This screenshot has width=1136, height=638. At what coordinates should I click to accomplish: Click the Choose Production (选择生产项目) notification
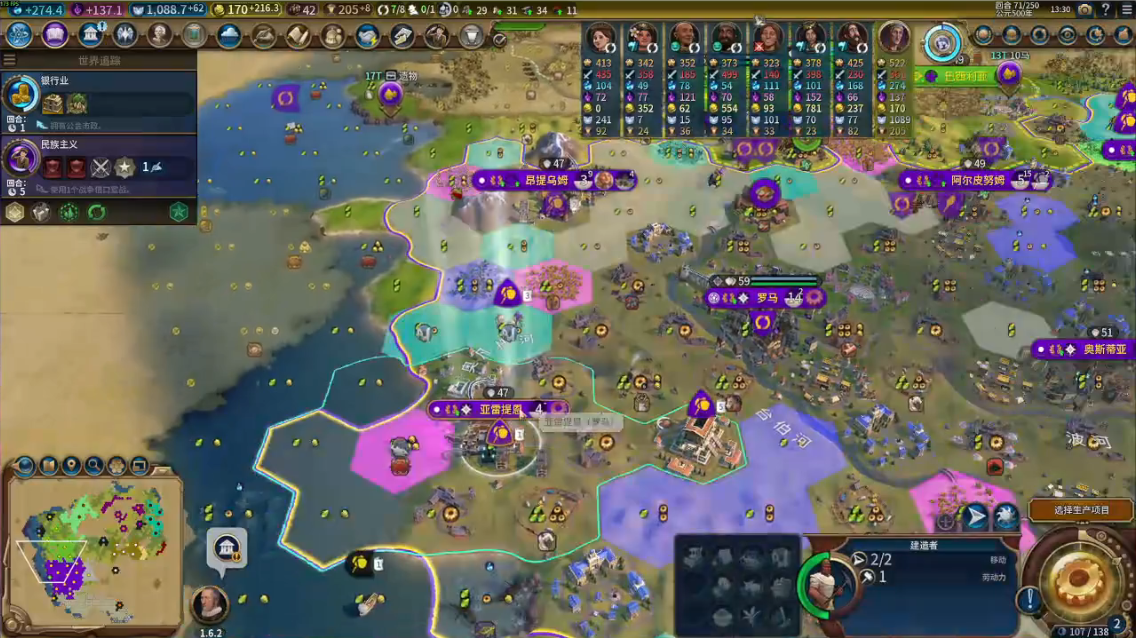pyautogui.click(x=1082, y=510)
